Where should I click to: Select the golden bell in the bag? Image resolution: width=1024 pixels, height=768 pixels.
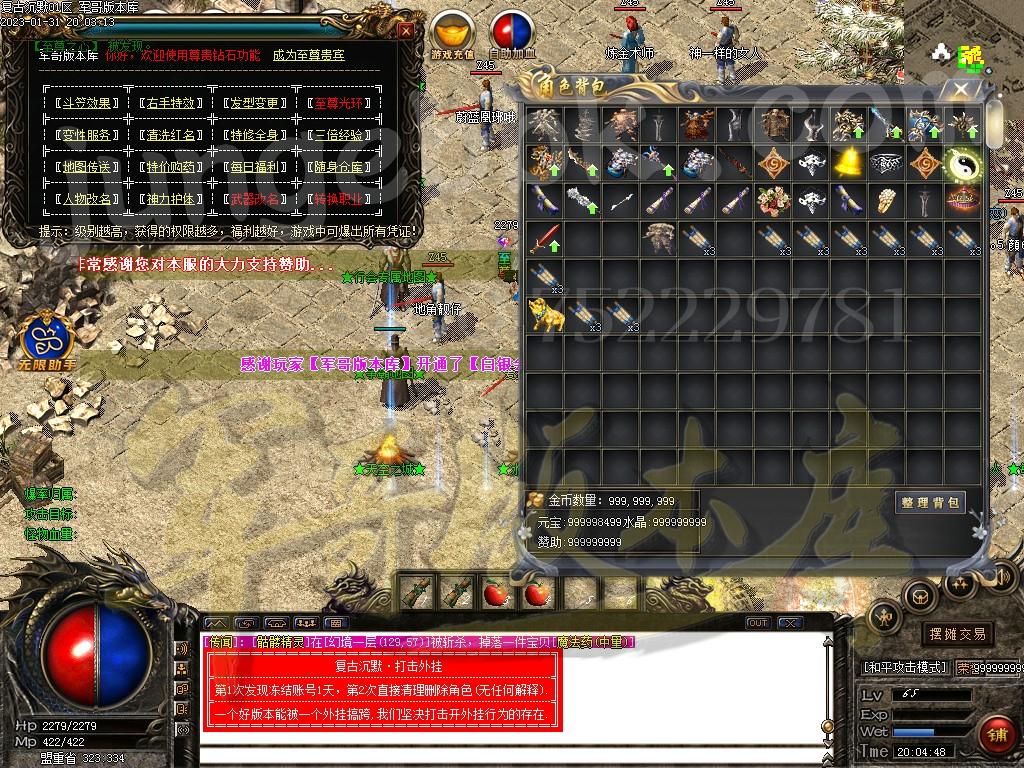849,162
